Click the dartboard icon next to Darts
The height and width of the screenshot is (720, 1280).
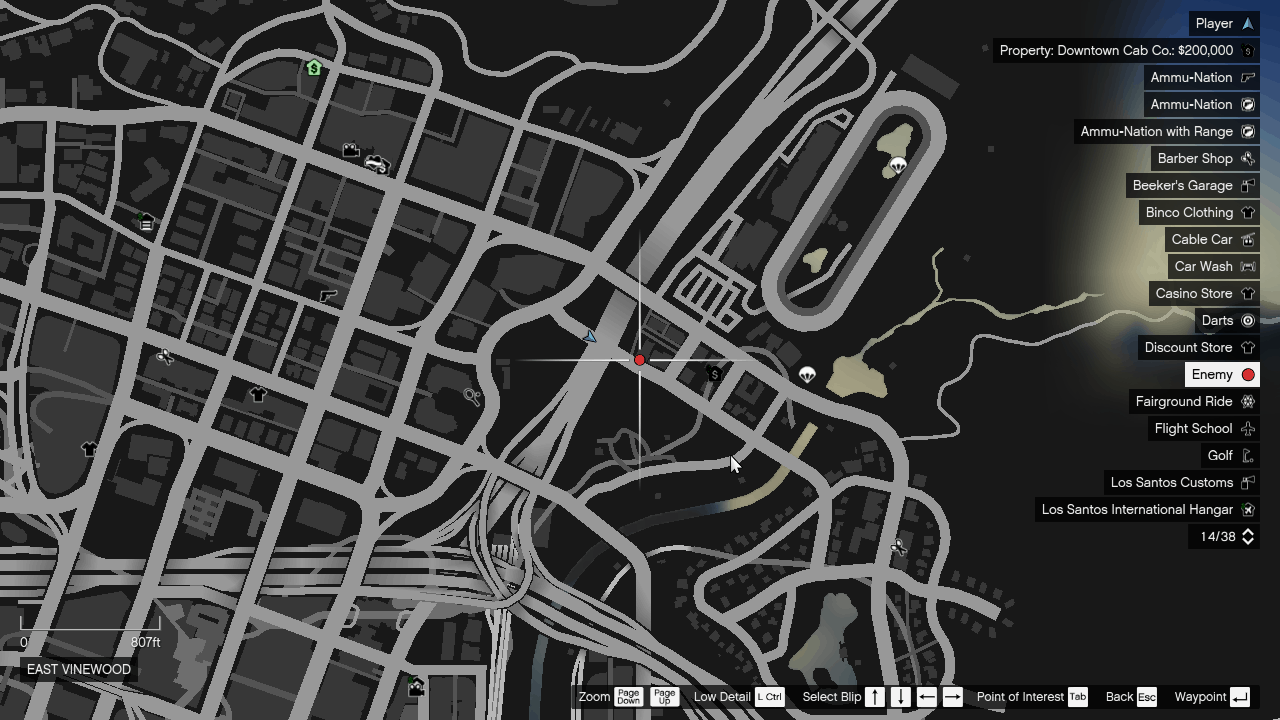point(1247,320)
